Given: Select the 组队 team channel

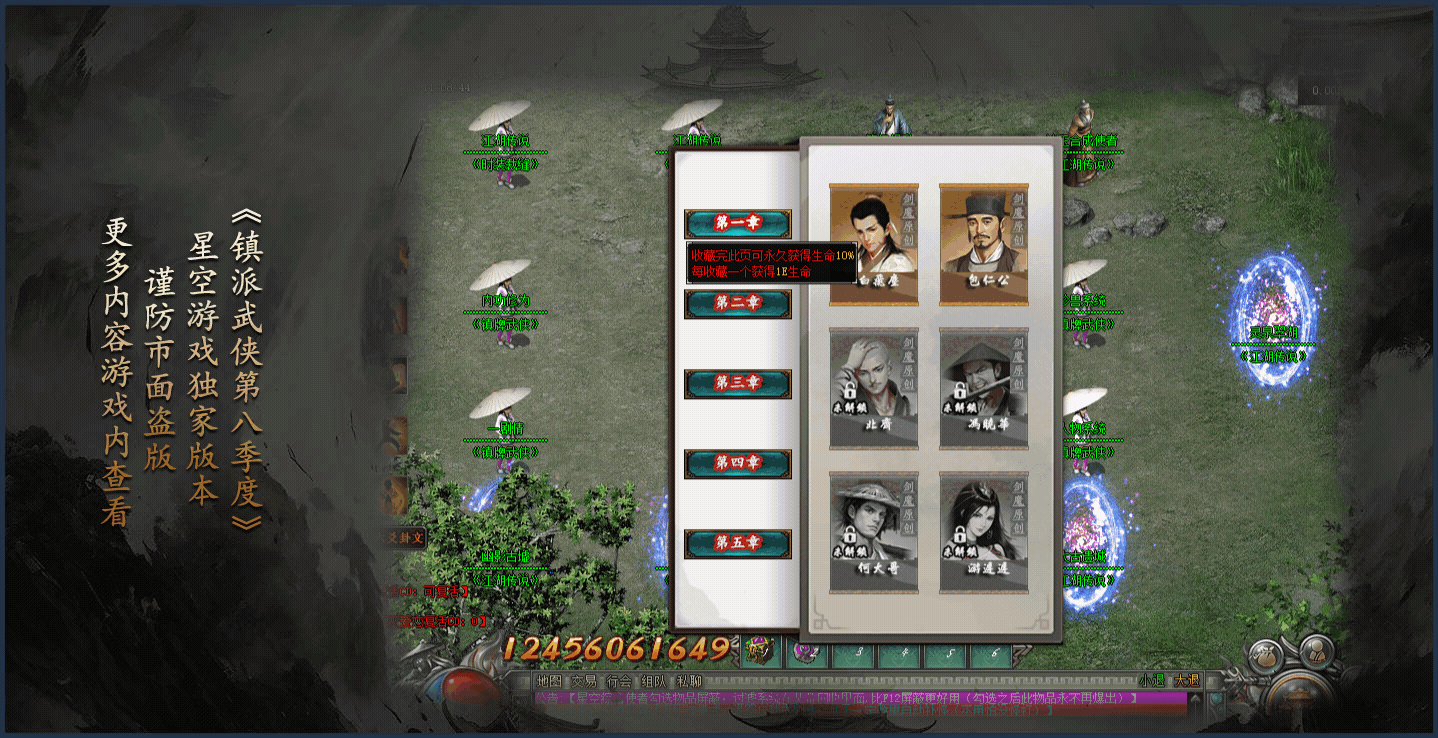Looking at the screenshot, I should [x=654, y=681].
